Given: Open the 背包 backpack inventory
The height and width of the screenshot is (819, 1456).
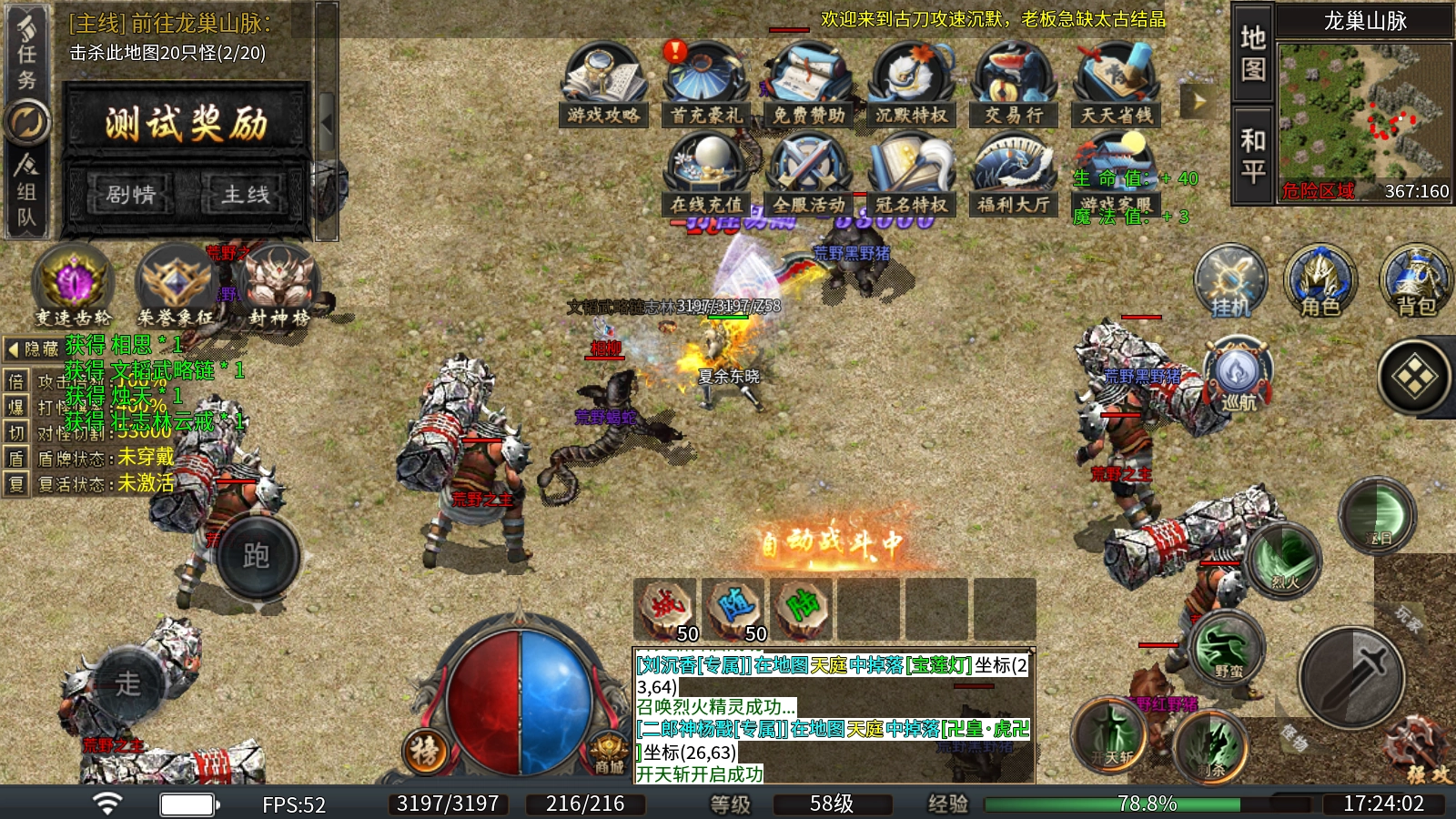Looking at the screenshot, I should pyautogui.click(x=1416, y=282).
